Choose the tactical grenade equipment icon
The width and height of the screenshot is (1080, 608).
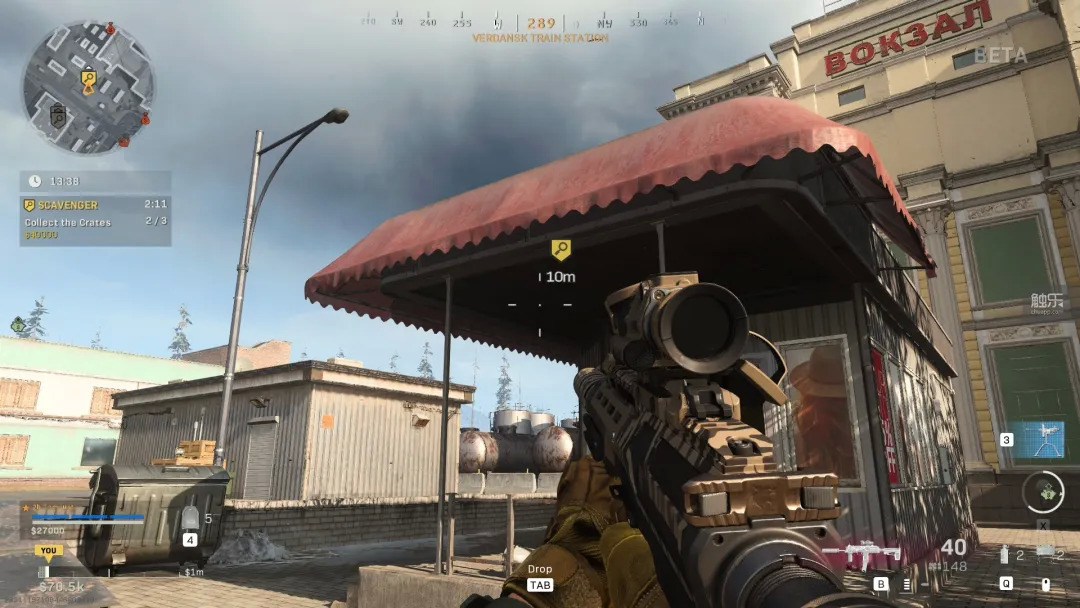click(1004, 555)
